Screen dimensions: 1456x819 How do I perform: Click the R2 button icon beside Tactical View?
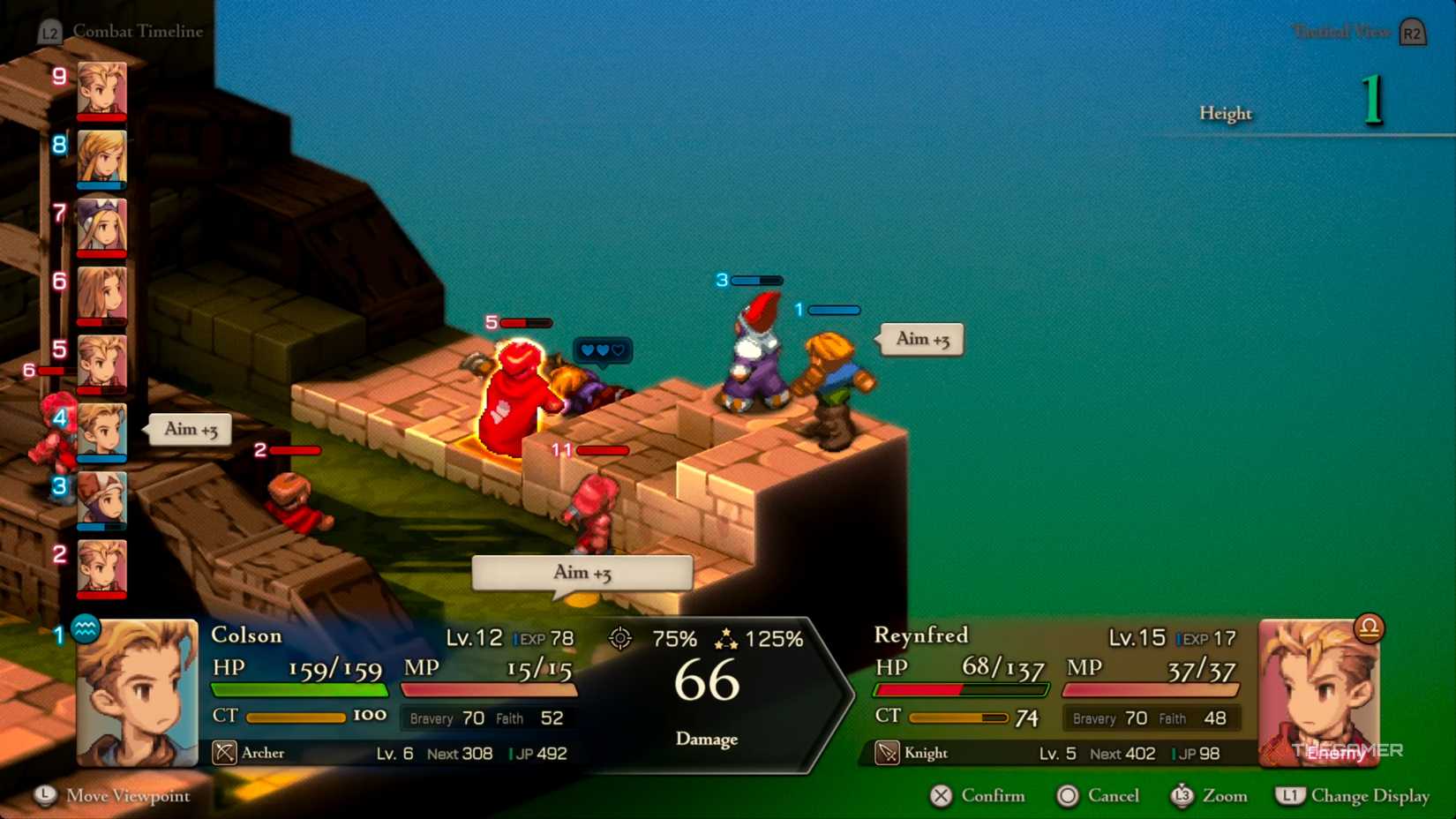1410,31
